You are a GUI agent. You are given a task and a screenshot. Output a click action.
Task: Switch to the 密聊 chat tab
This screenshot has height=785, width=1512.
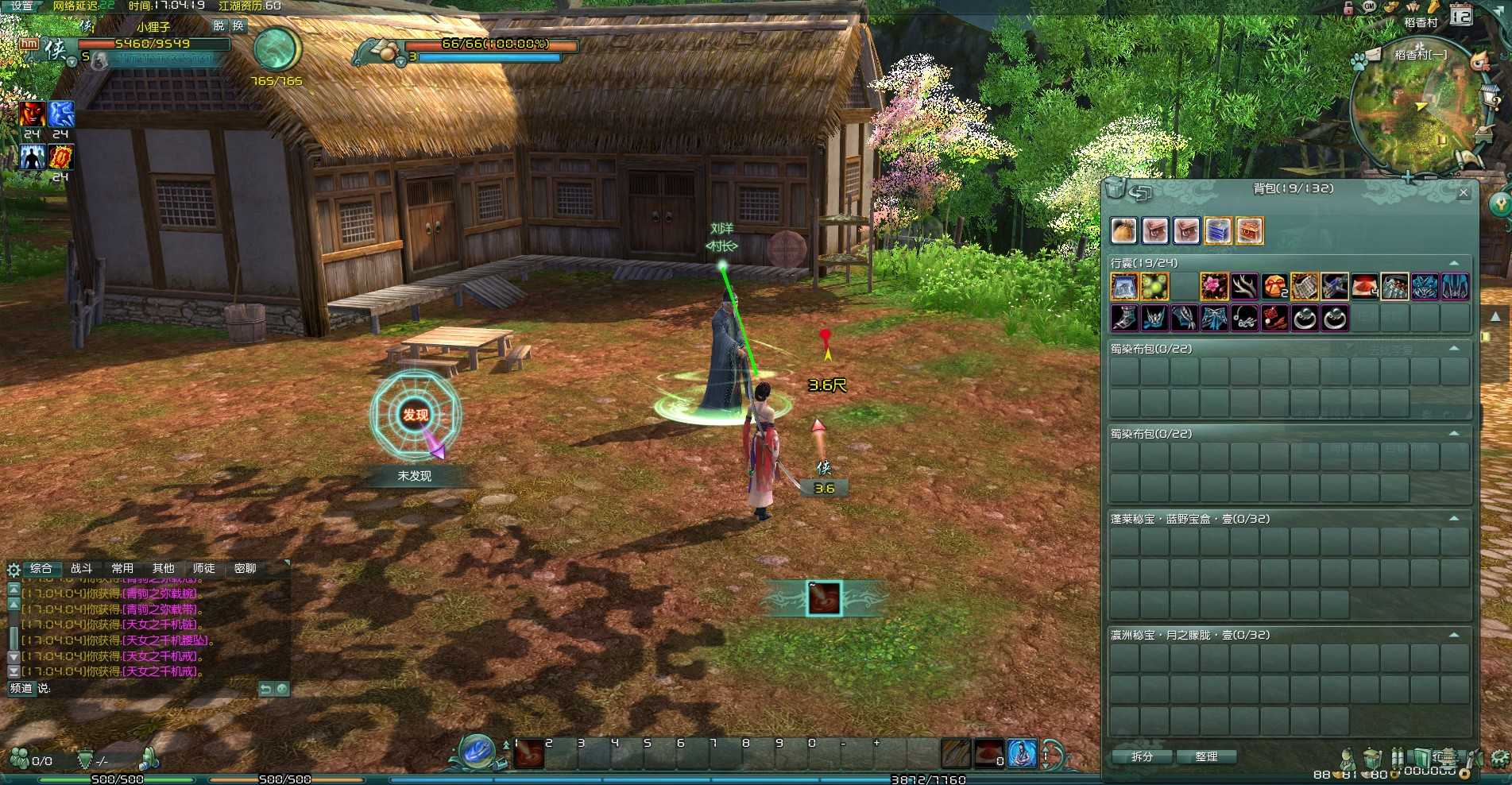click(x=245, y=568)
